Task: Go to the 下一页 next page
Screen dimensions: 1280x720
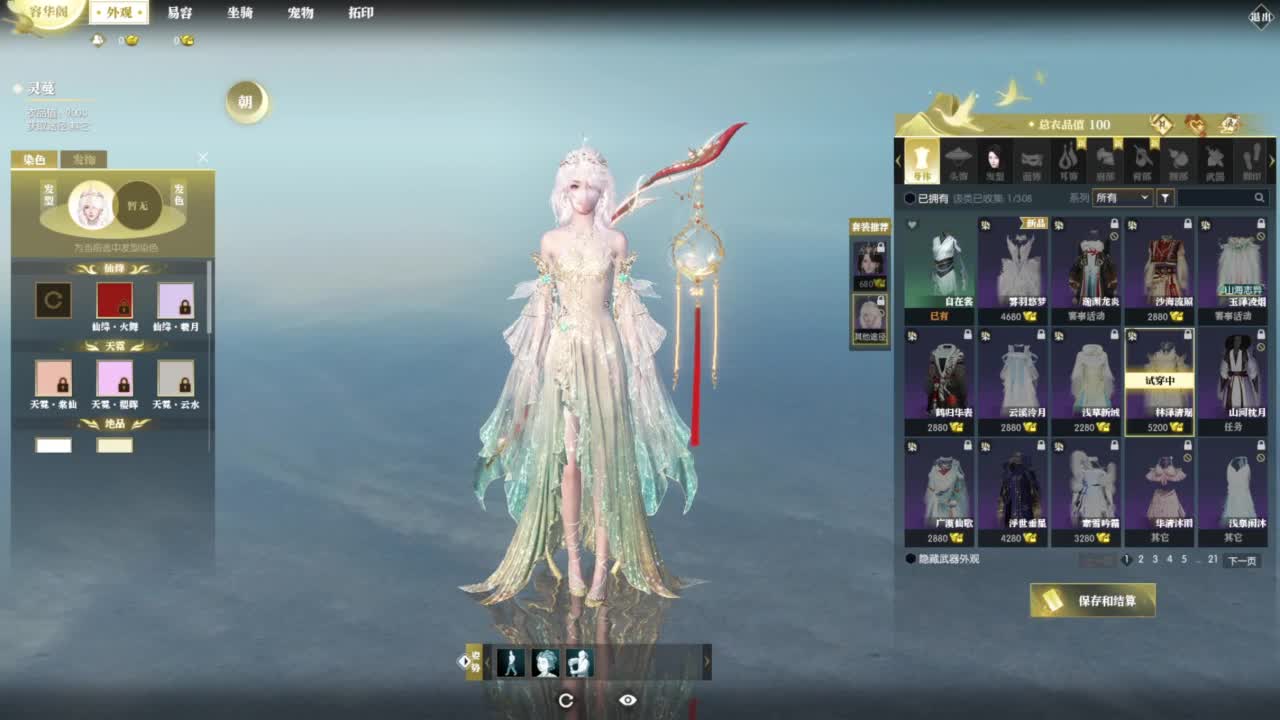Action: coord(1241,561)
